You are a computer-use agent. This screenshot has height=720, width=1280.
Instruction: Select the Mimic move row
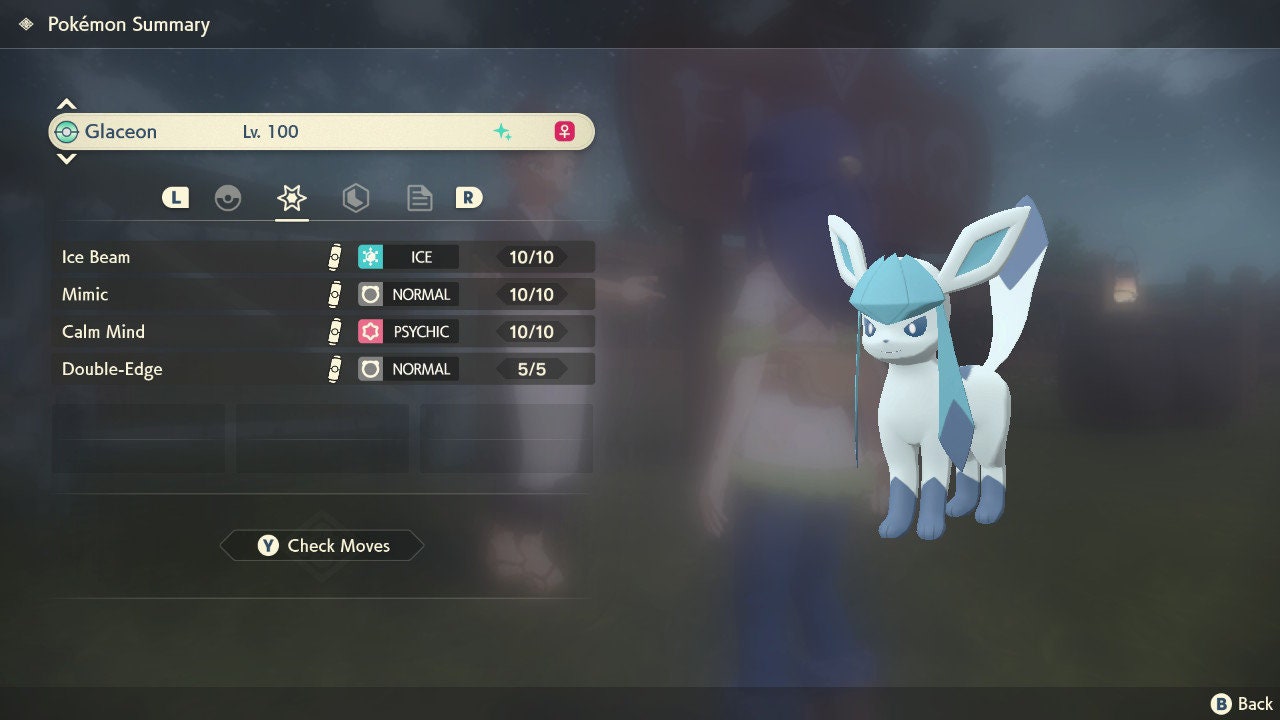(x=323, y=294)
